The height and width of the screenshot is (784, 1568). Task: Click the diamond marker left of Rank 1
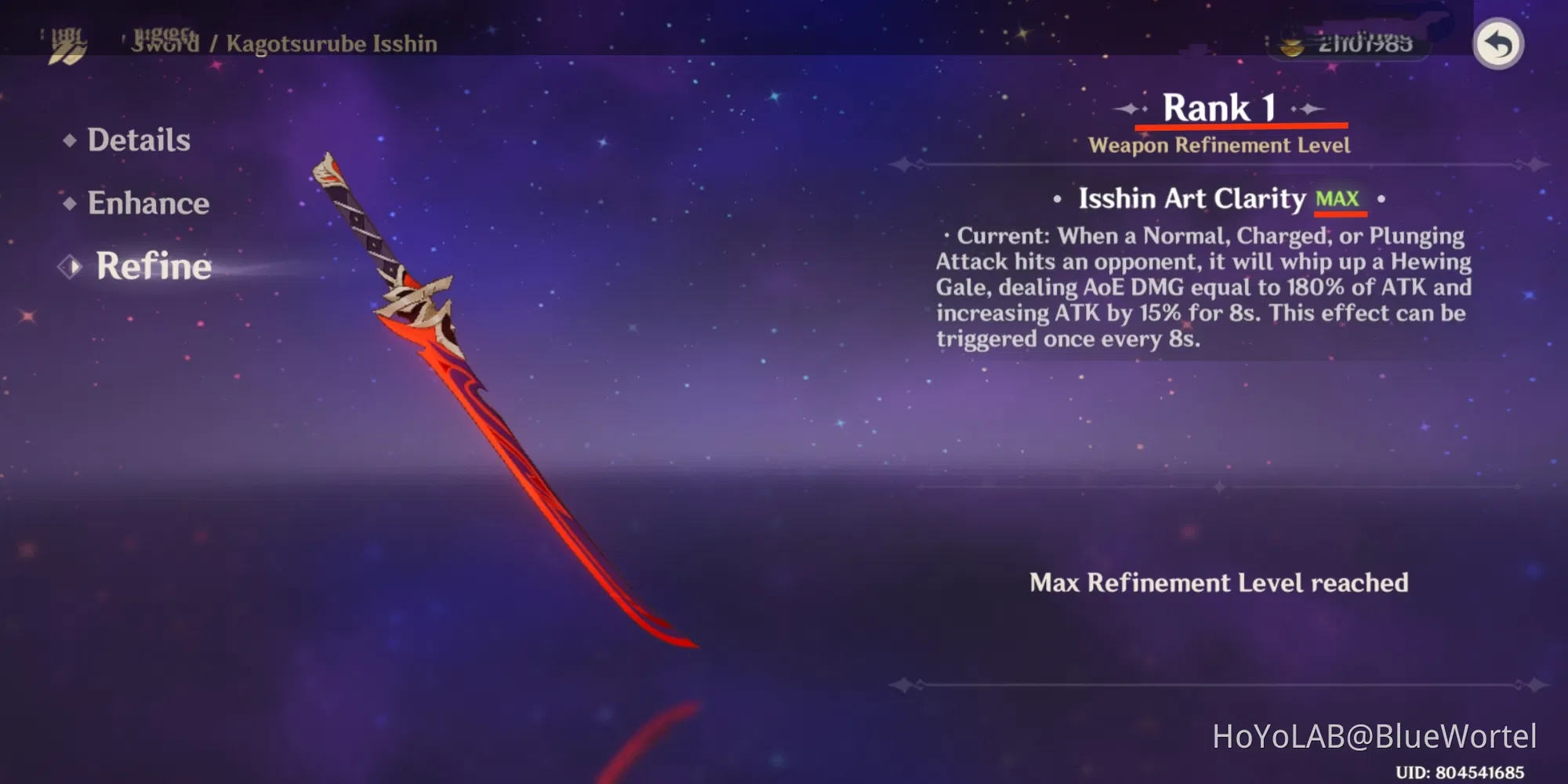[x=1129, y=108]
